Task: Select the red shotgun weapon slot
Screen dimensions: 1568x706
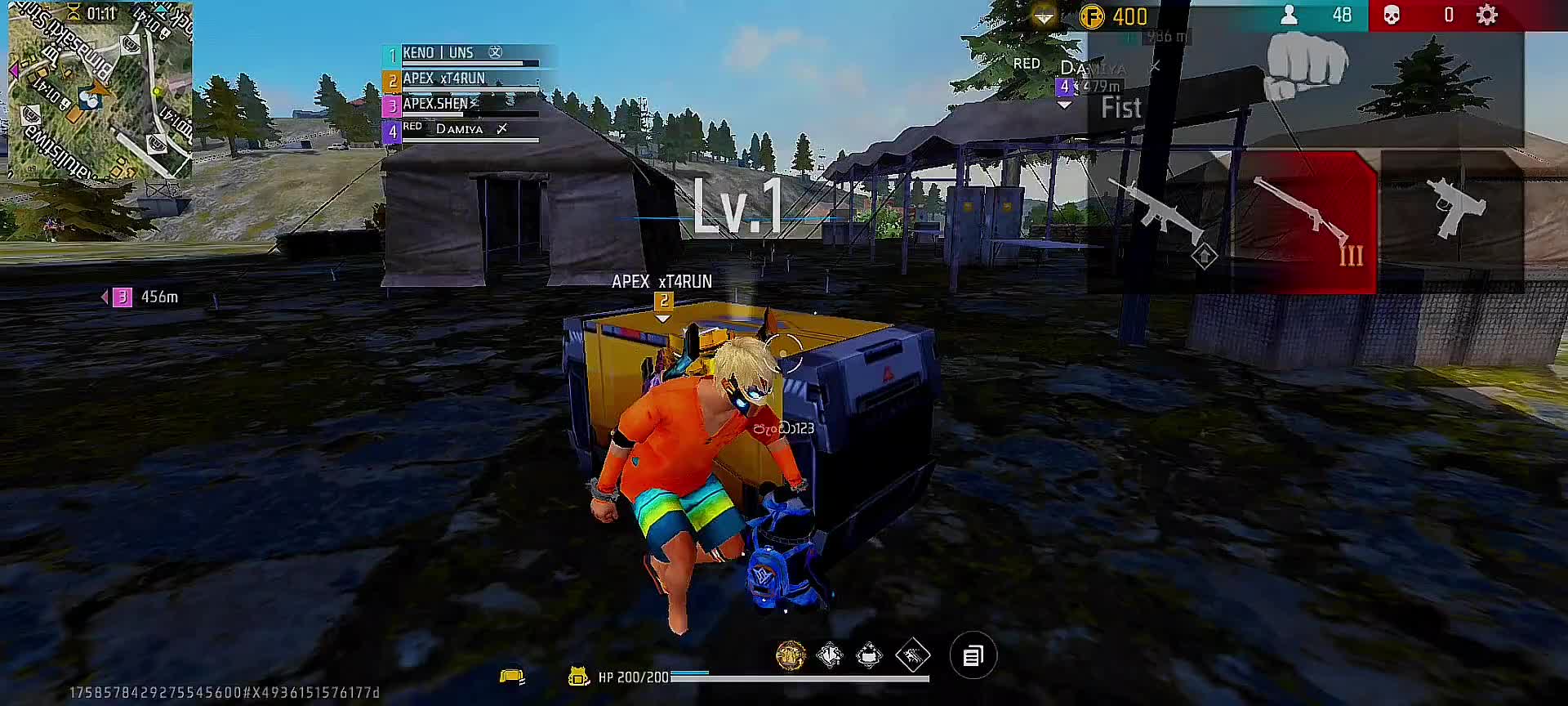Action: 1305,221
